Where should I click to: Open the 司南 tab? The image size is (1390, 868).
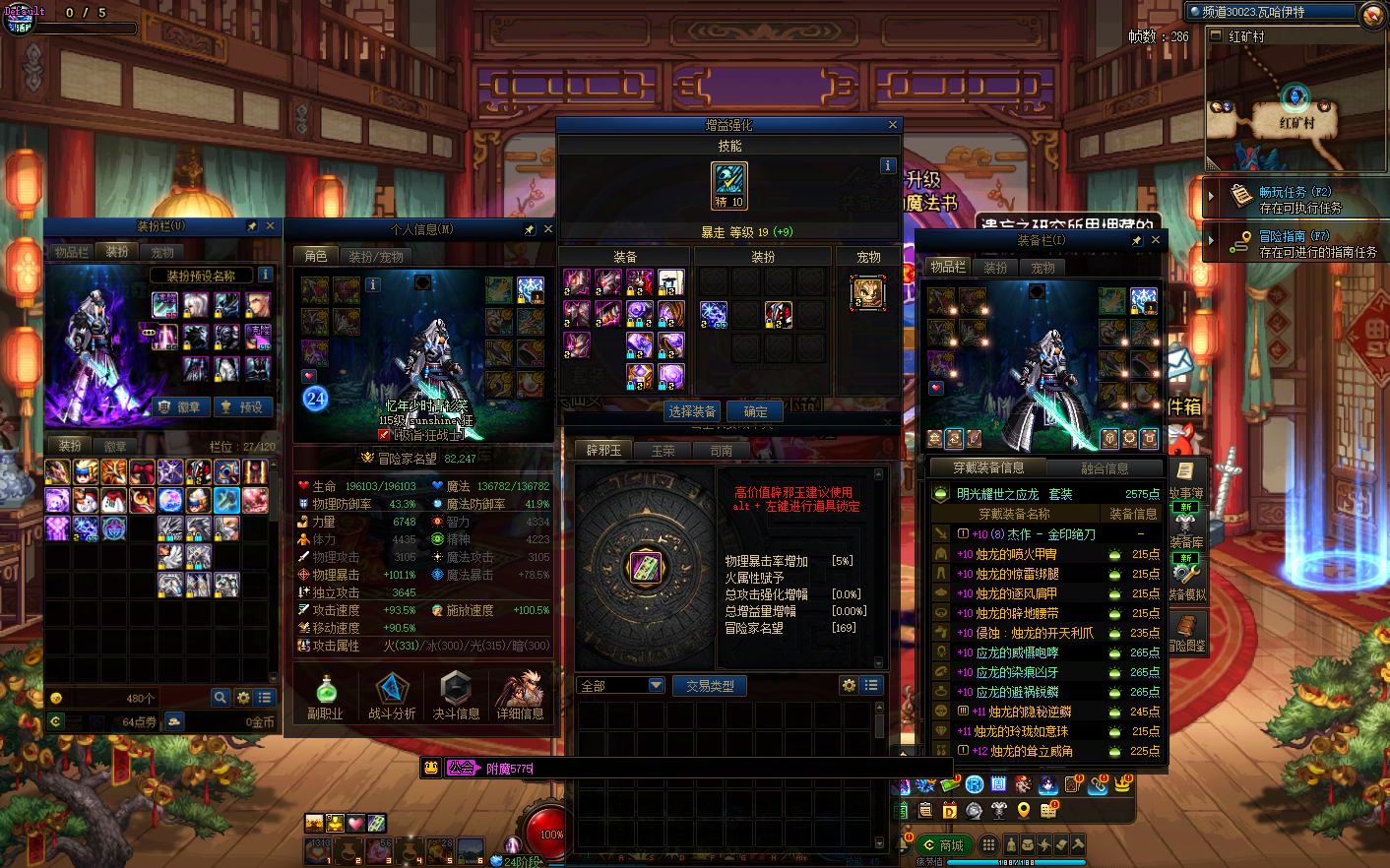[x=722, y=451]
